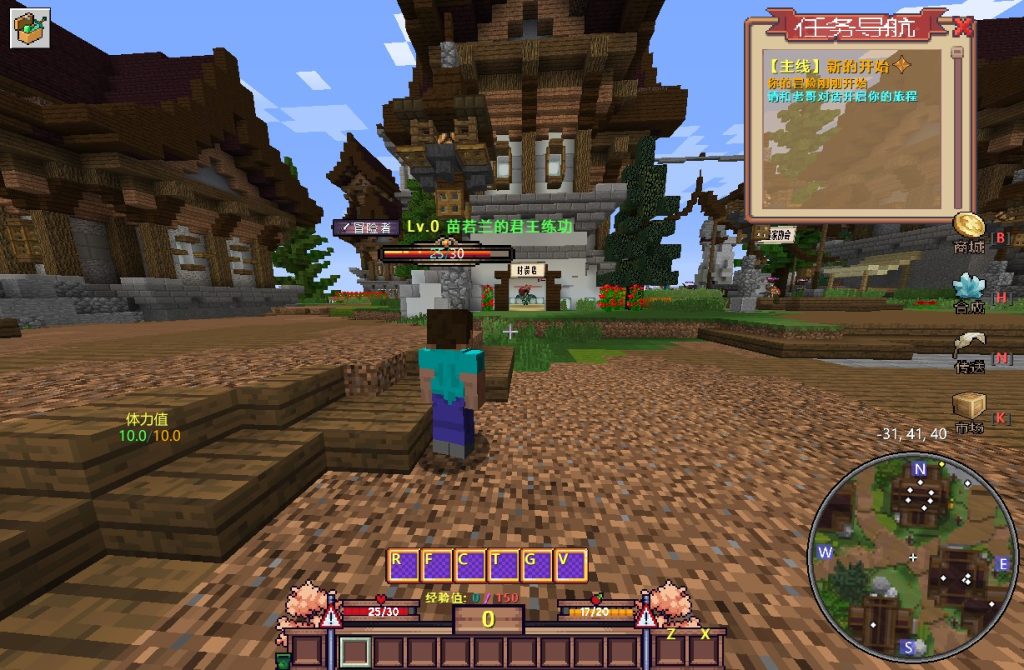Select the skill slot labeled T

pos(501,566)
